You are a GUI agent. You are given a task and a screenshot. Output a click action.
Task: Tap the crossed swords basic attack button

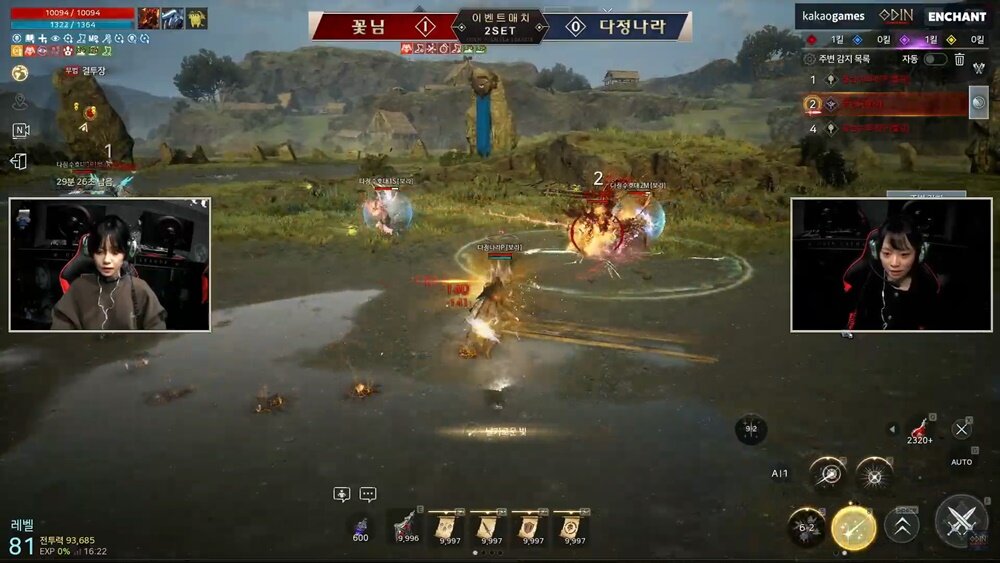coord(961,521)
